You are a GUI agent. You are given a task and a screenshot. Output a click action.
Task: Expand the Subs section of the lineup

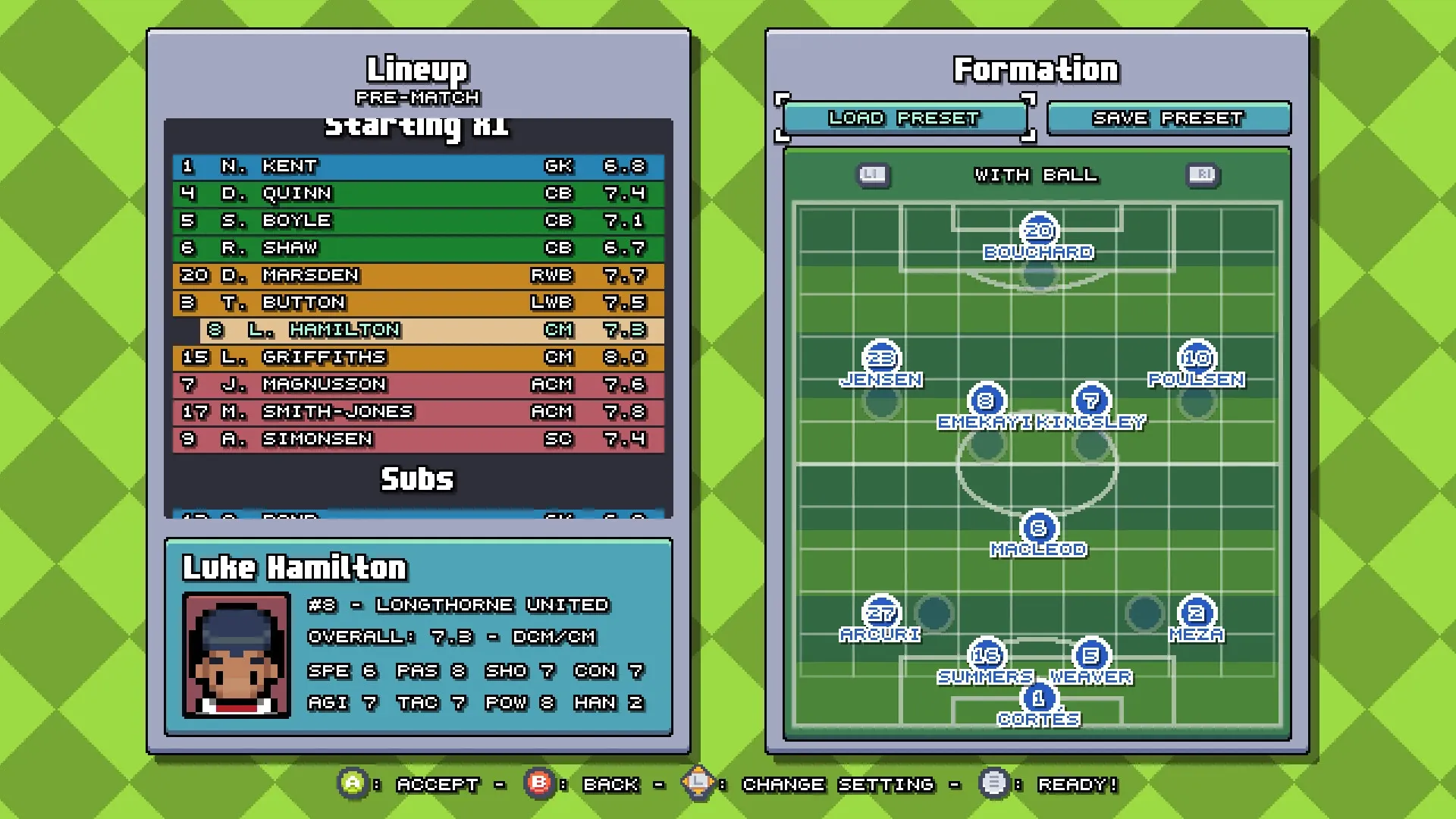[418, 479]
